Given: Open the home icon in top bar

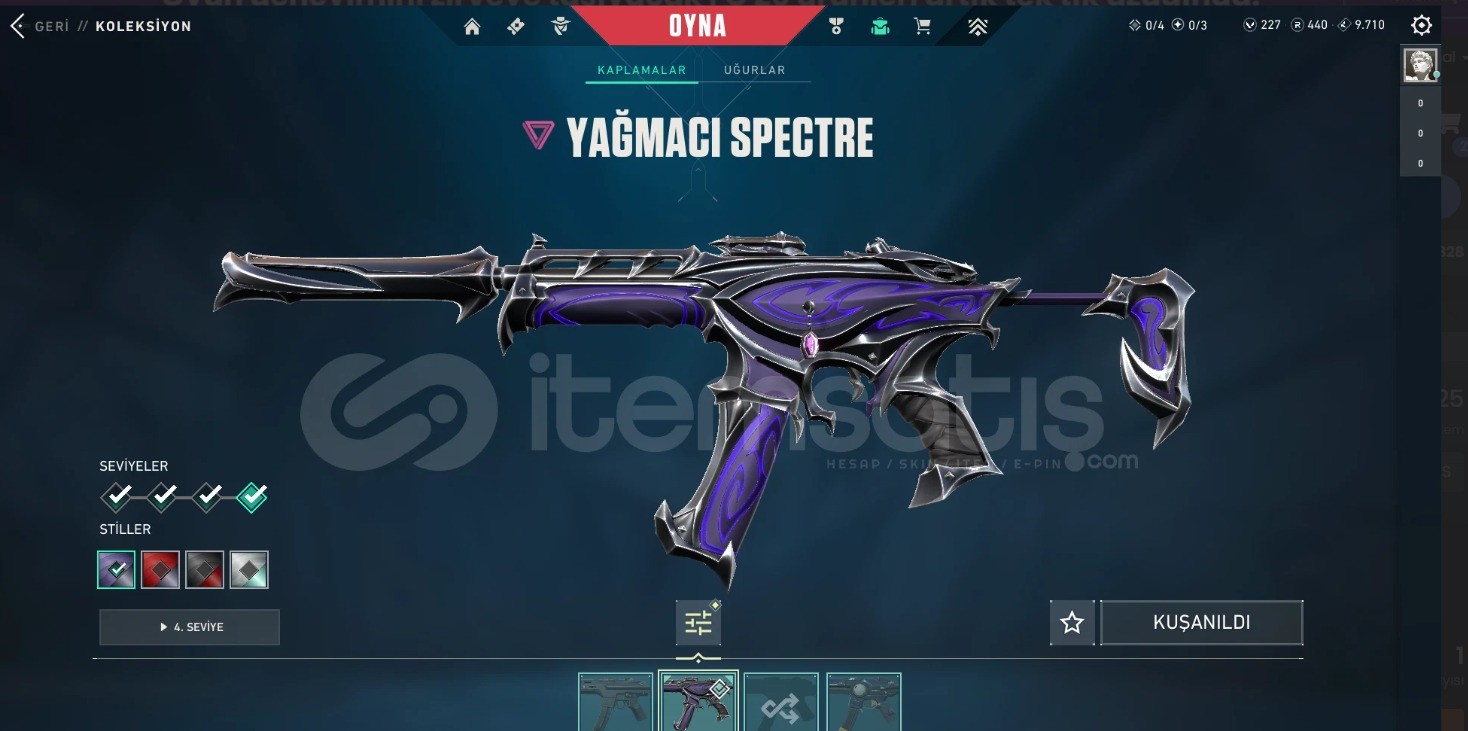Looking at the screenshot, I should 472,27.
